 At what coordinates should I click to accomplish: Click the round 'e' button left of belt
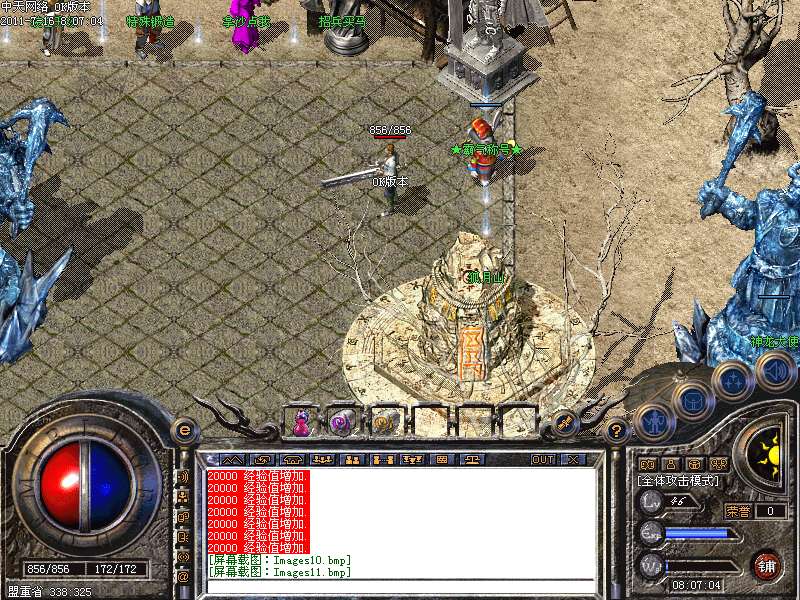click(183, 431)
